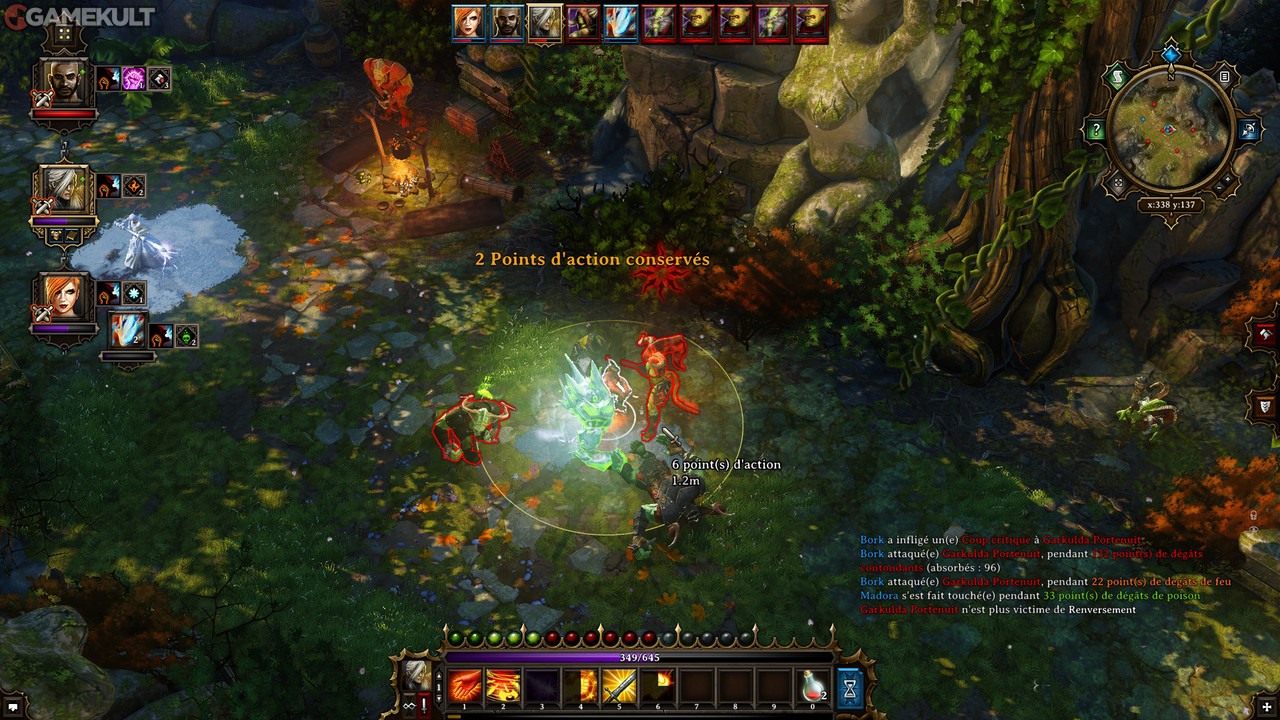Open the blue icon right of the minimap
Screen dimensions: 1280x720
1250,130
